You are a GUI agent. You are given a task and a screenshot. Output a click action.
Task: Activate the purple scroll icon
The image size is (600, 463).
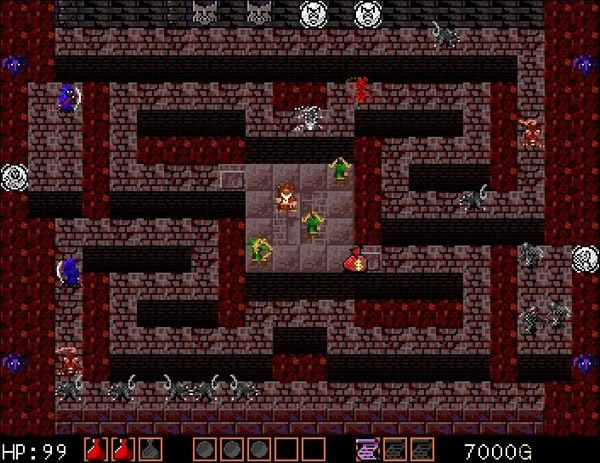click(x=368, y=449)
